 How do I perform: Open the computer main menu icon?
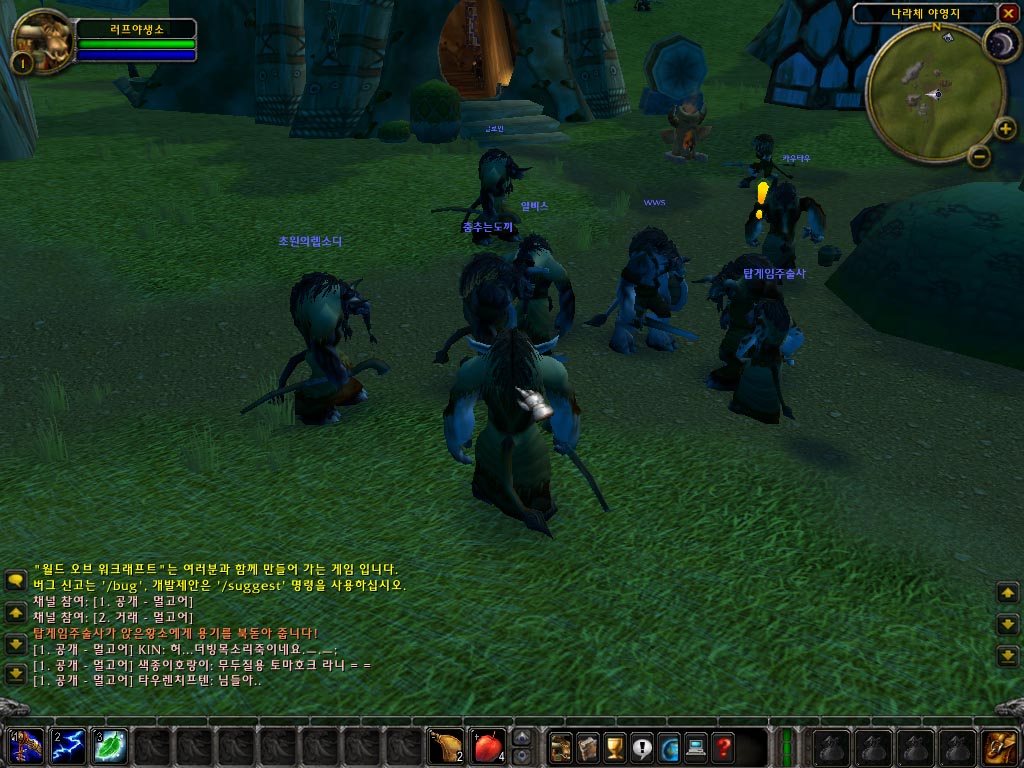pos(695,747)
